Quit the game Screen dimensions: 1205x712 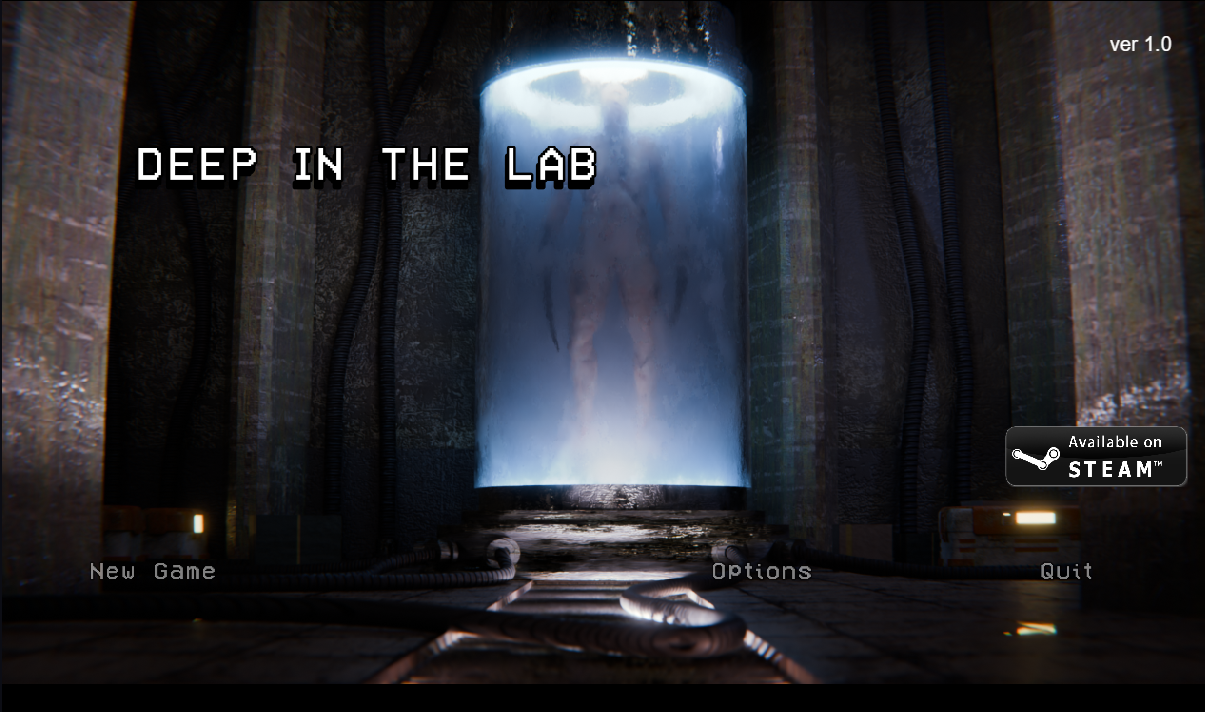point(1066,571)
